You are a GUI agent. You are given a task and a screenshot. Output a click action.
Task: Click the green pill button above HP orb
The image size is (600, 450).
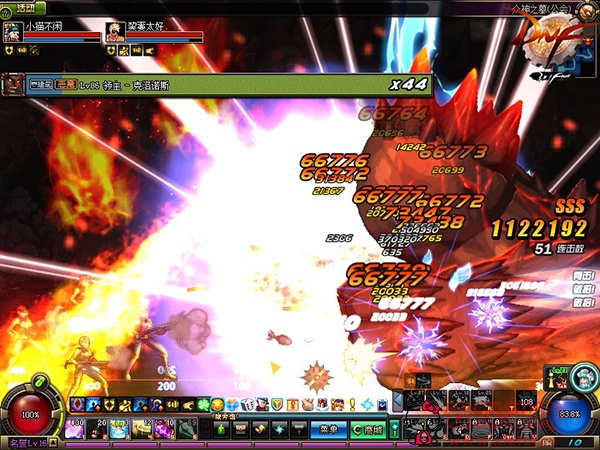point(41,382)
